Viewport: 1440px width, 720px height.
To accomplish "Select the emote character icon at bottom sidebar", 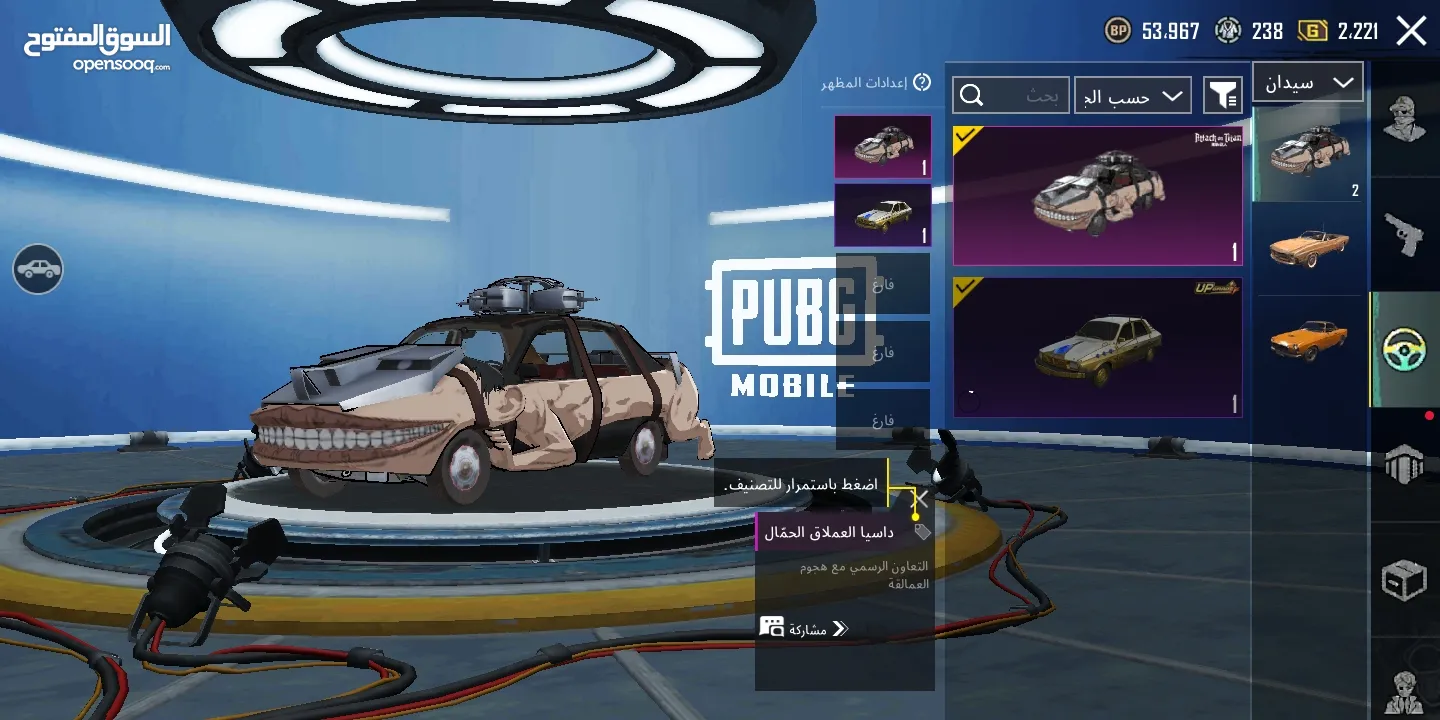I will click(1403, 692).
